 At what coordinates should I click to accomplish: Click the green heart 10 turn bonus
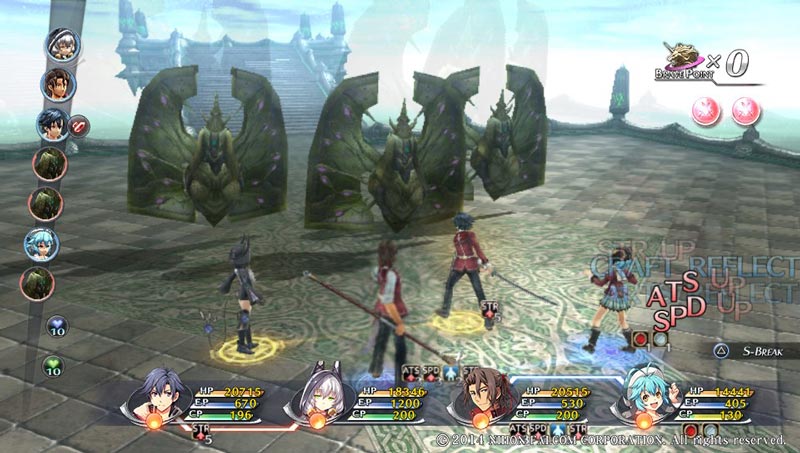point(54,367)
